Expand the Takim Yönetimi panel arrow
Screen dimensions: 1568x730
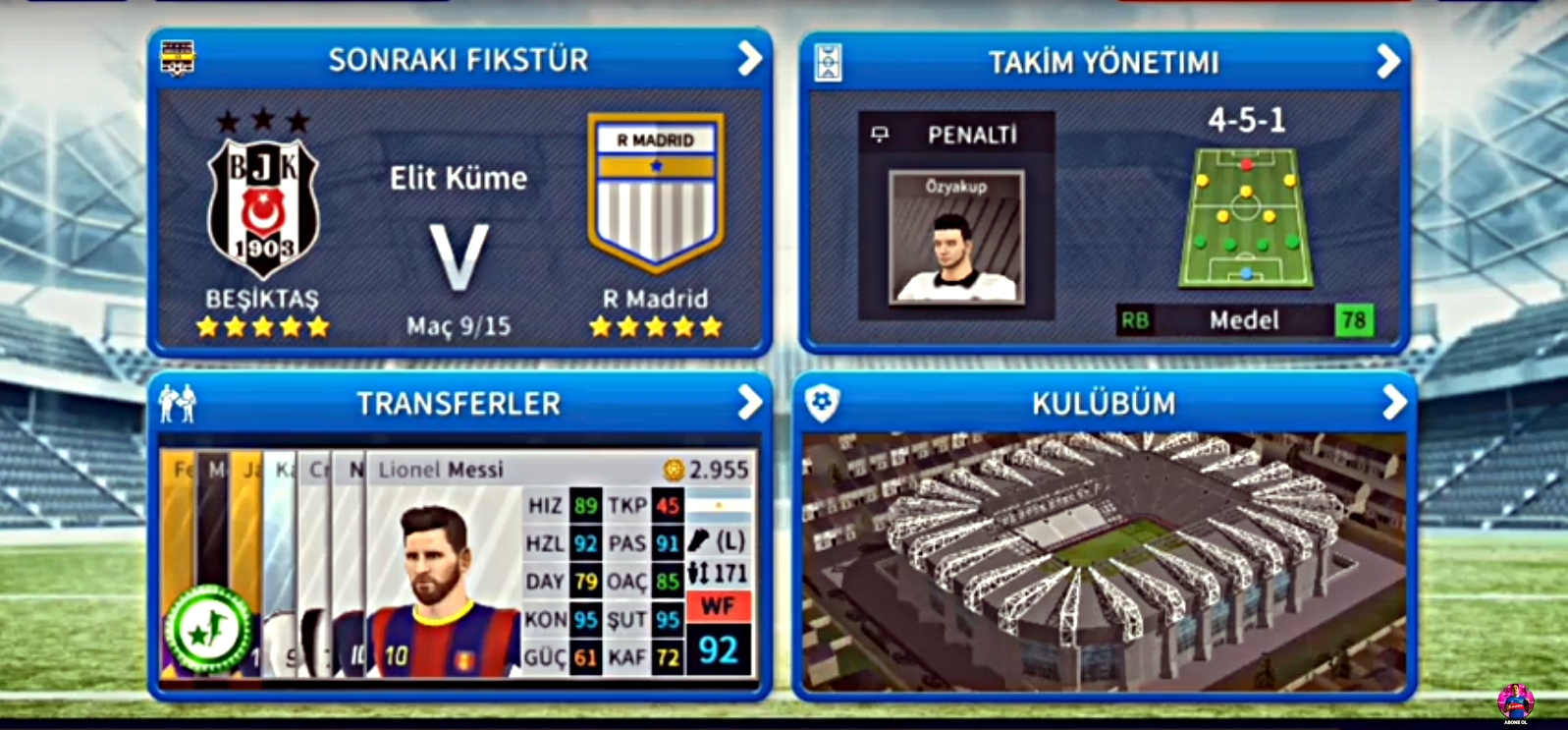1390,59
